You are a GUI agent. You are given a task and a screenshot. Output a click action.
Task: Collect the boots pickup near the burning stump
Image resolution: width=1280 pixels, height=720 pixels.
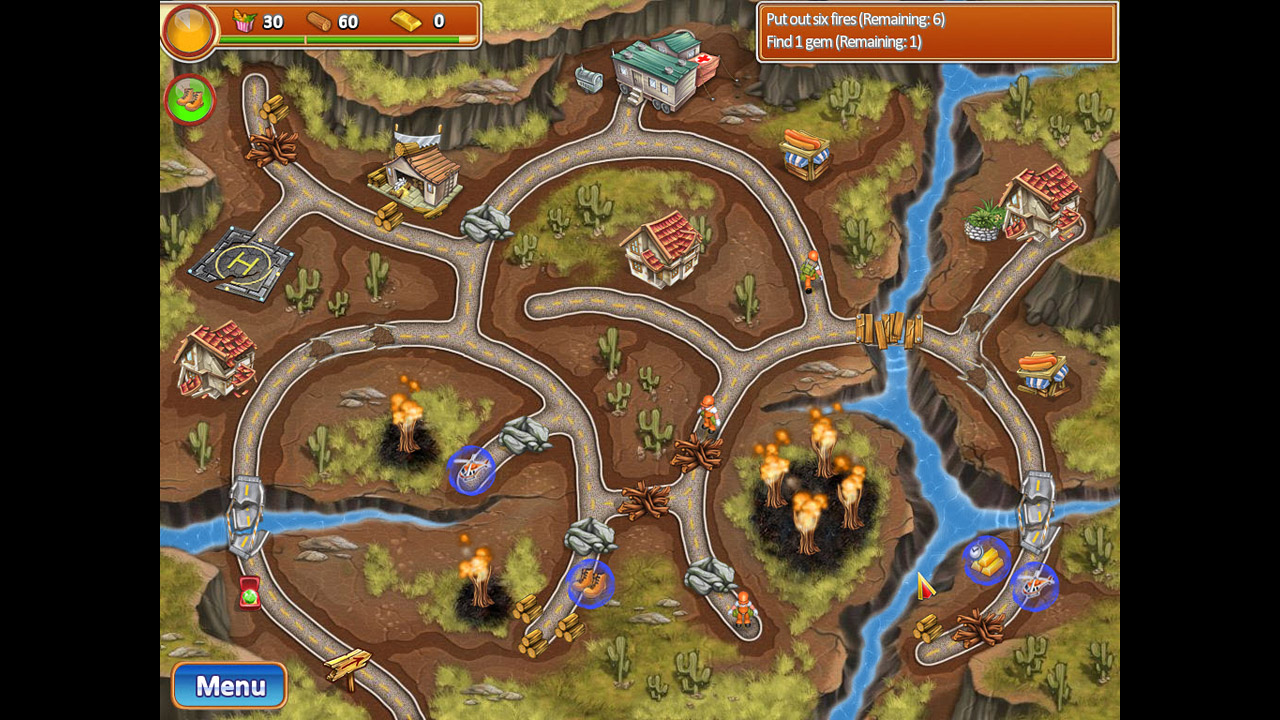click(x=591, y=585)
